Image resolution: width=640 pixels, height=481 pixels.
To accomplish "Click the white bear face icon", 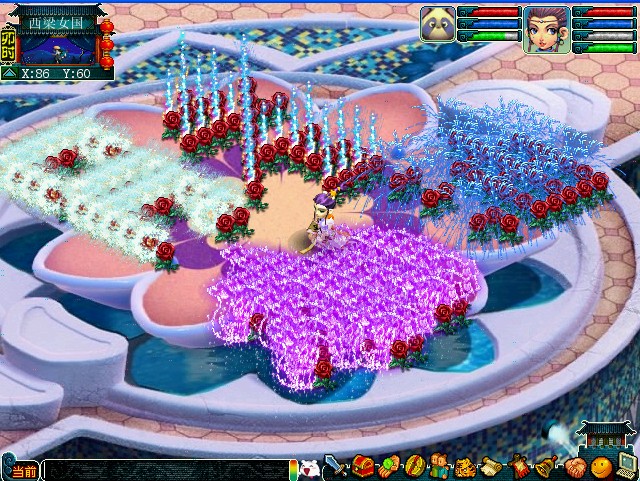I will (310, 467).
